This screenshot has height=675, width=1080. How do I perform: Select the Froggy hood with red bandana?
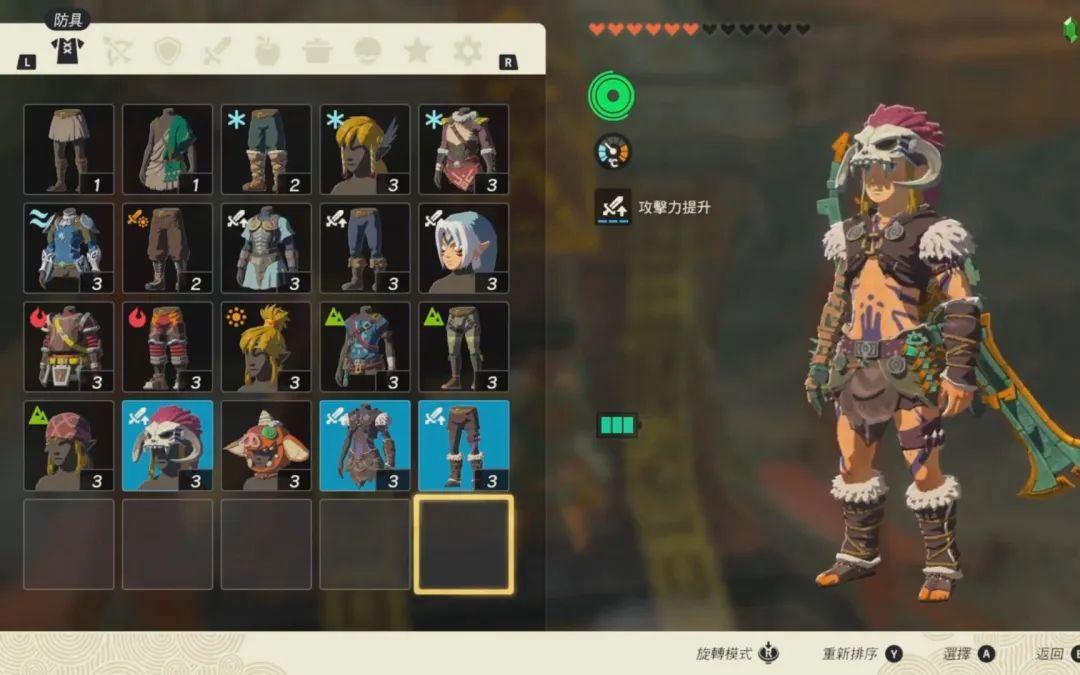coord(69,446)
